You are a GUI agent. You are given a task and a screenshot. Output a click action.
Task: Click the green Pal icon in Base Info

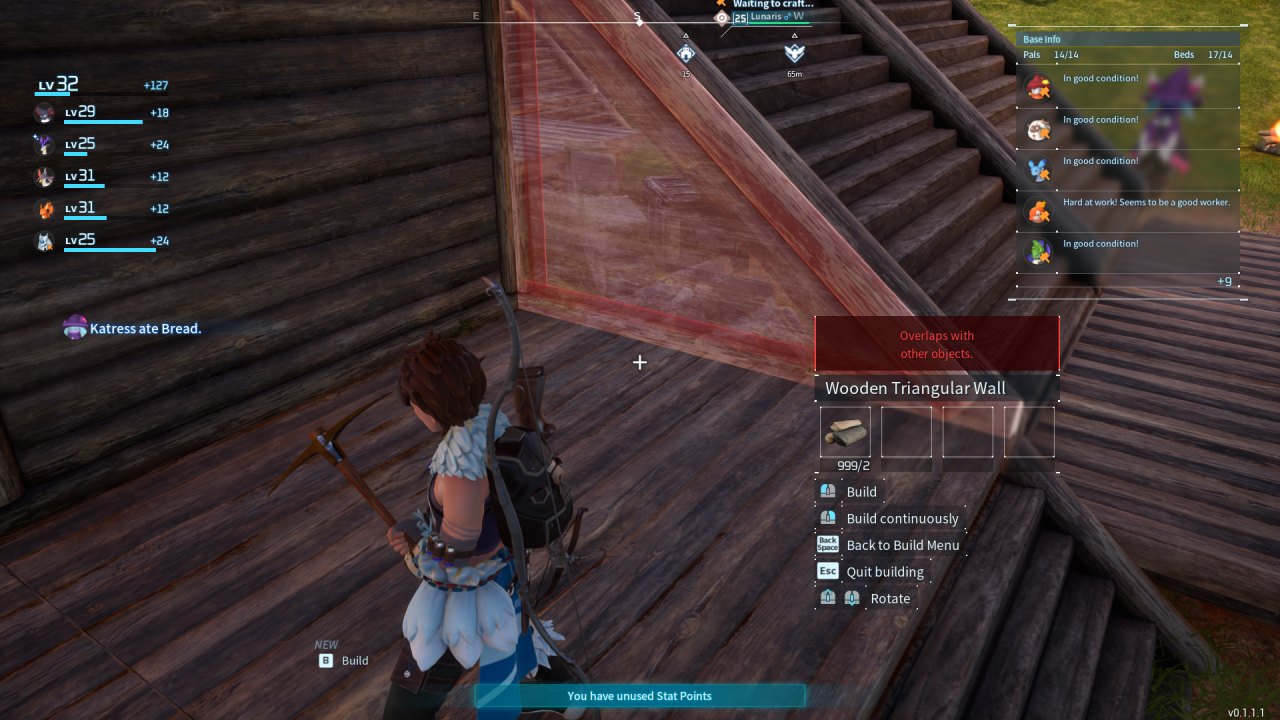[x=1037, y=251]
